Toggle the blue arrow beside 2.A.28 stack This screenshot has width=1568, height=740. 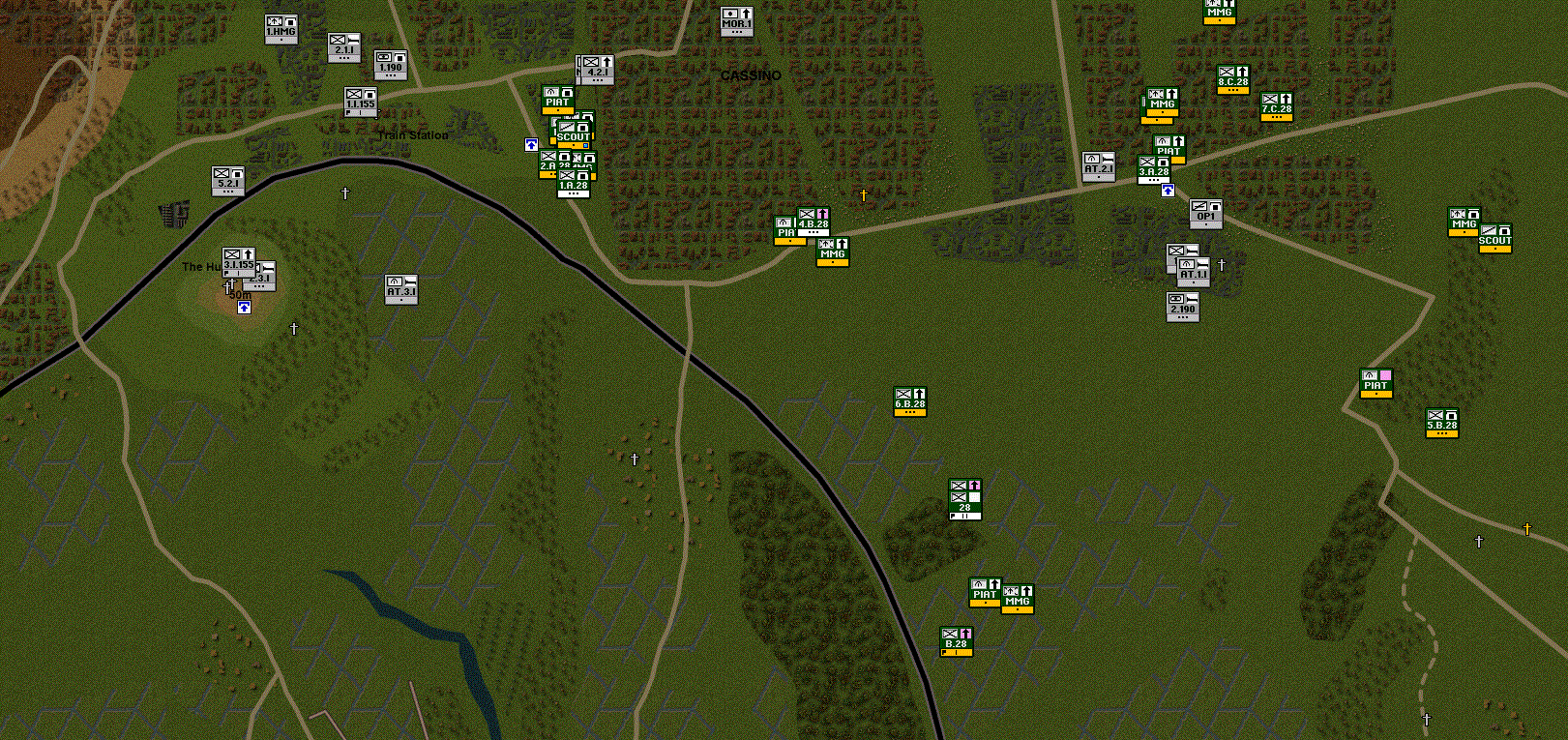[531, 144]
